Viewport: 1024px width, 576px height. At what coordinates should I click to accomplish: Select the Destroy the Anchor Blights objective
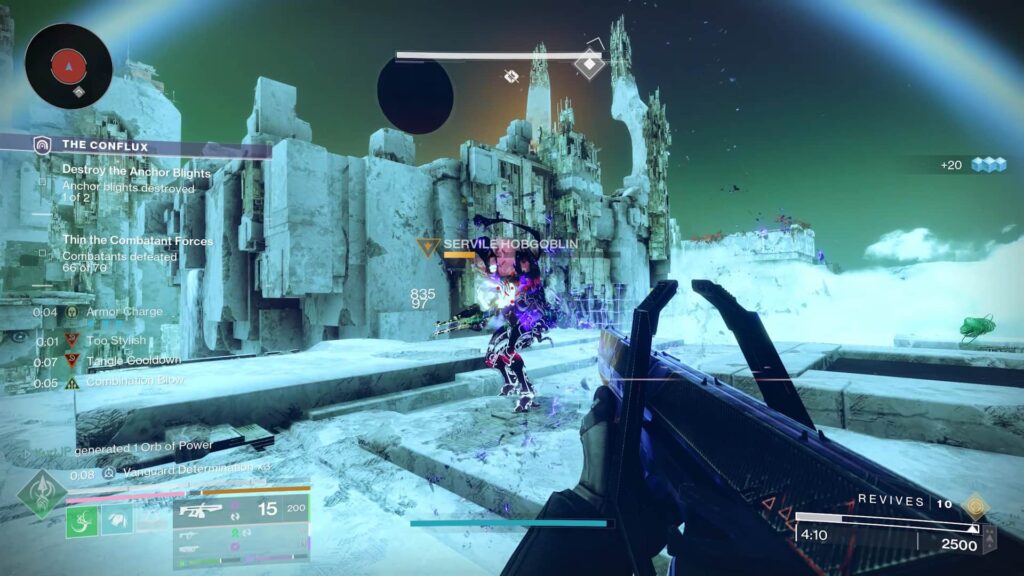click(136, 171)
